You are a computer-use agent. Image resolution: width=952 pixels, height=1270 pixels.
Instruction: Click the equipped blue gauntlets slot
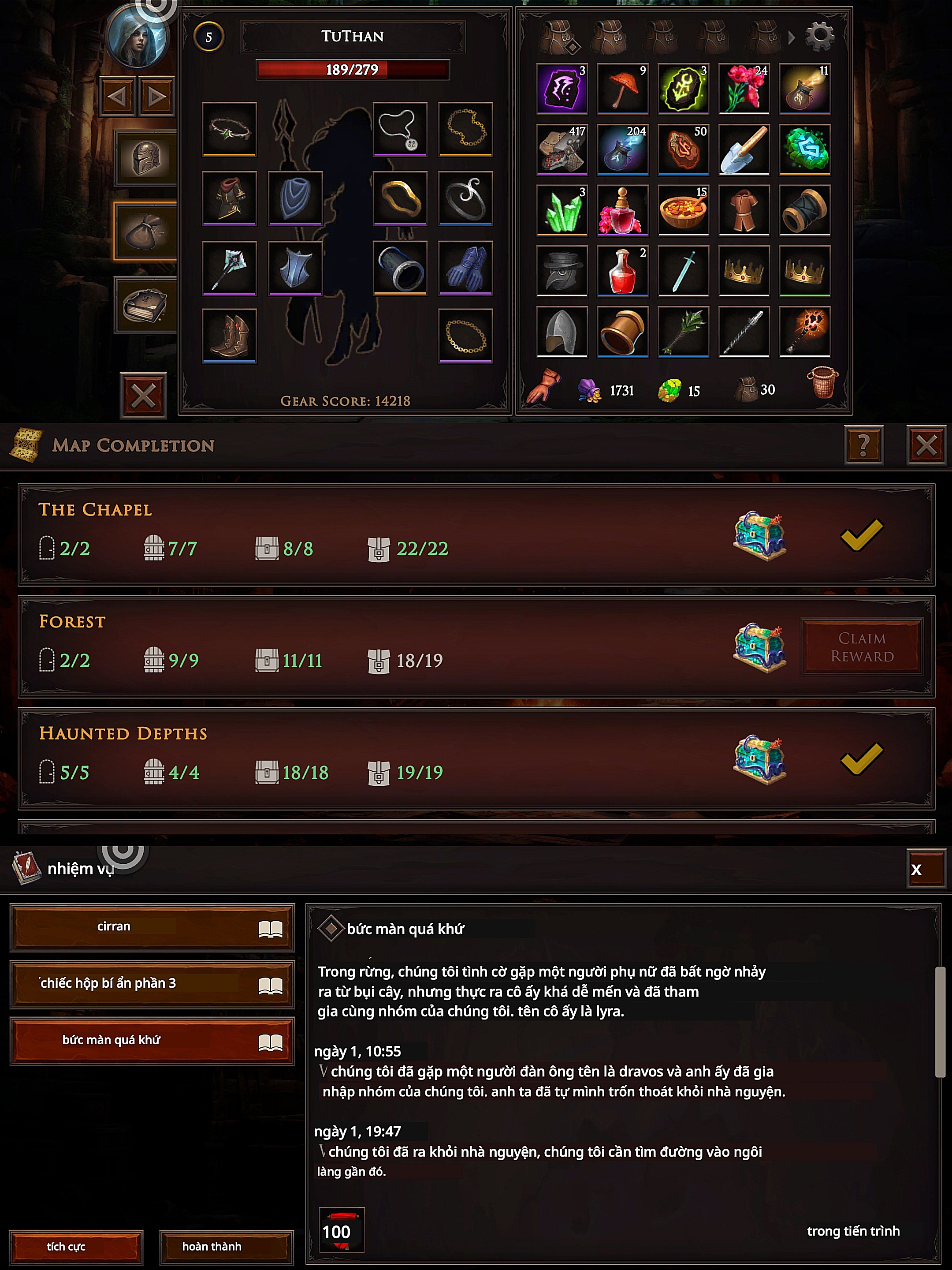click(x=465, y=268)
